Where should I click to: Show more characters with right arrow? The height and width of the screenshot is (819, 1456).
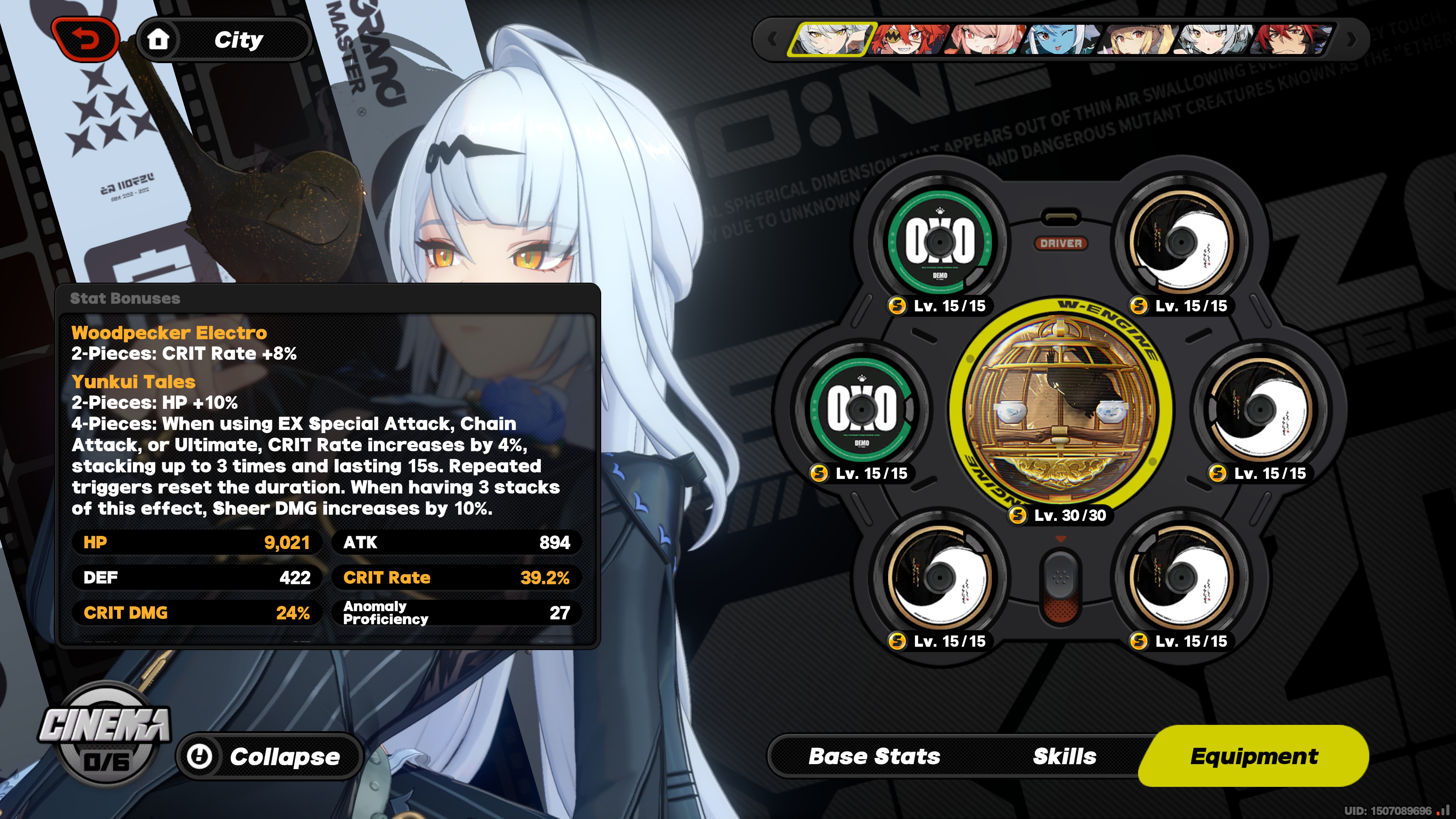click(x=1351, y=40)
